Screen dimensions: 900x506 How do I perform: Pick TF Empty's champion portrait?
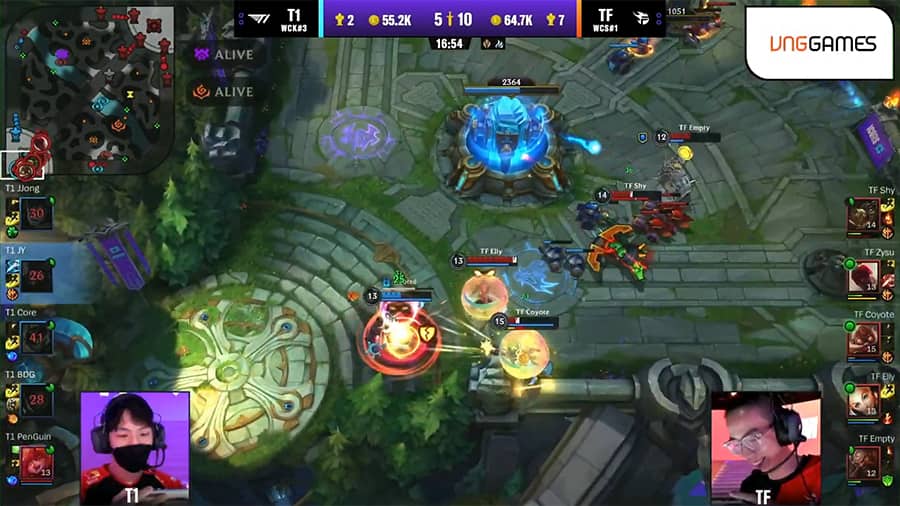pos(862,463)
